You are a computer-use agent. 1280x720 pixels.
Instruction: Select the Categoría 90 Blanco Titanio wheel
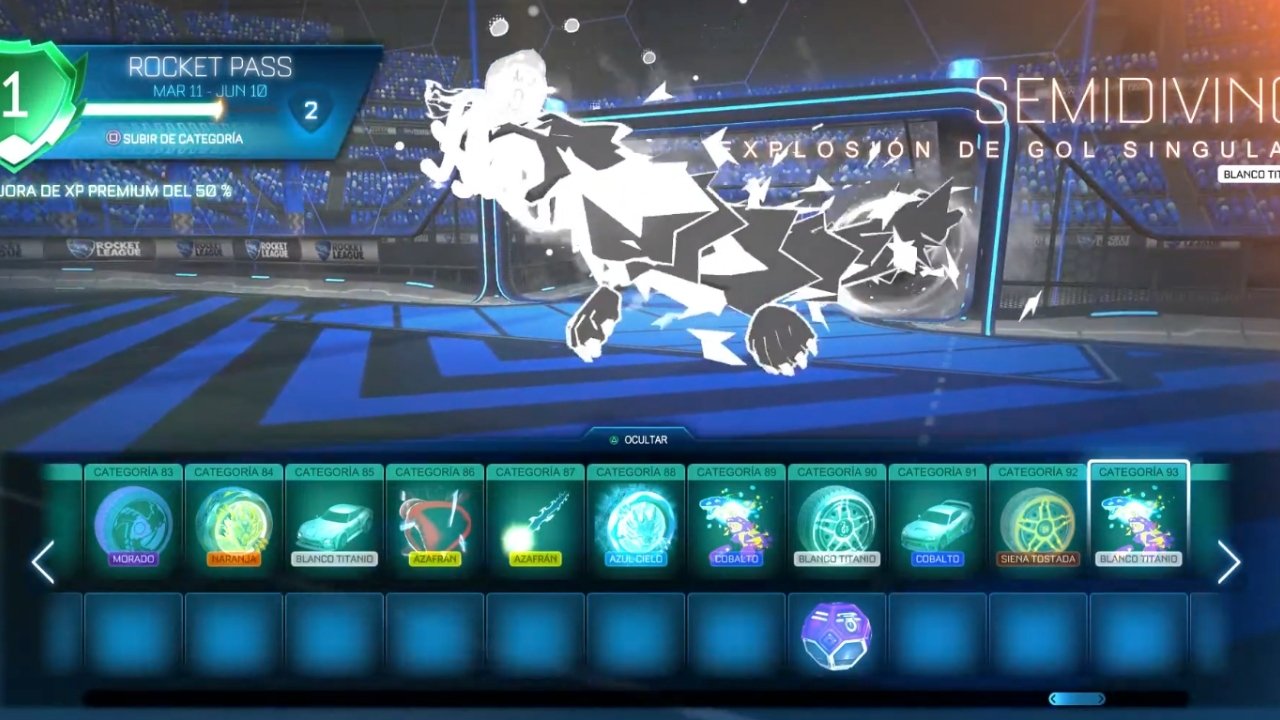pos(837,520)
